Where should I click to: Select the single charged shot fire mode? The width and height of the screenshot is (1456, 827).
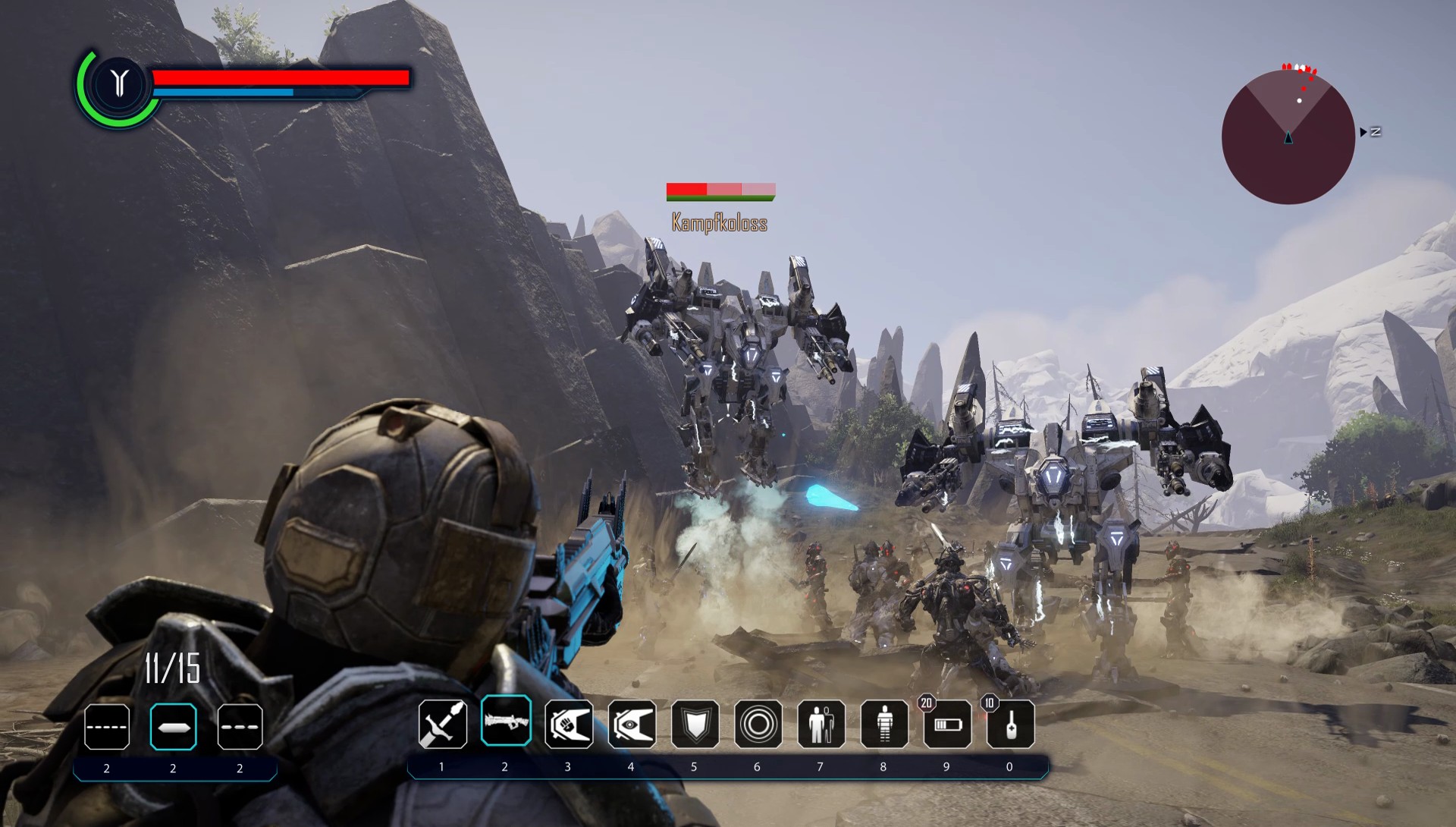tap(173, 727)
